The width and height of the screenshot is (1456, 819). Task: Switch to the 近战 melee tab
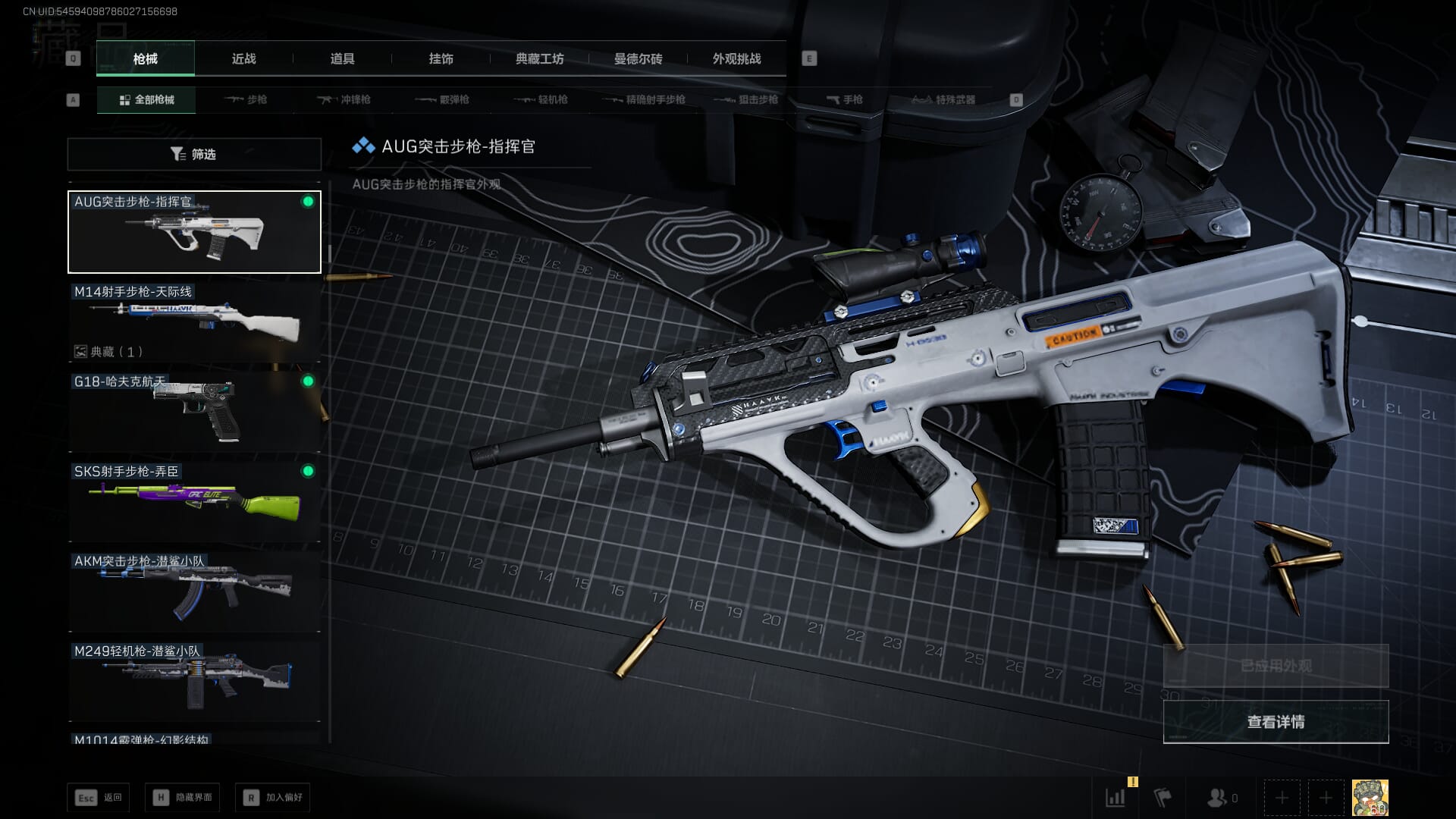(243, 58)
